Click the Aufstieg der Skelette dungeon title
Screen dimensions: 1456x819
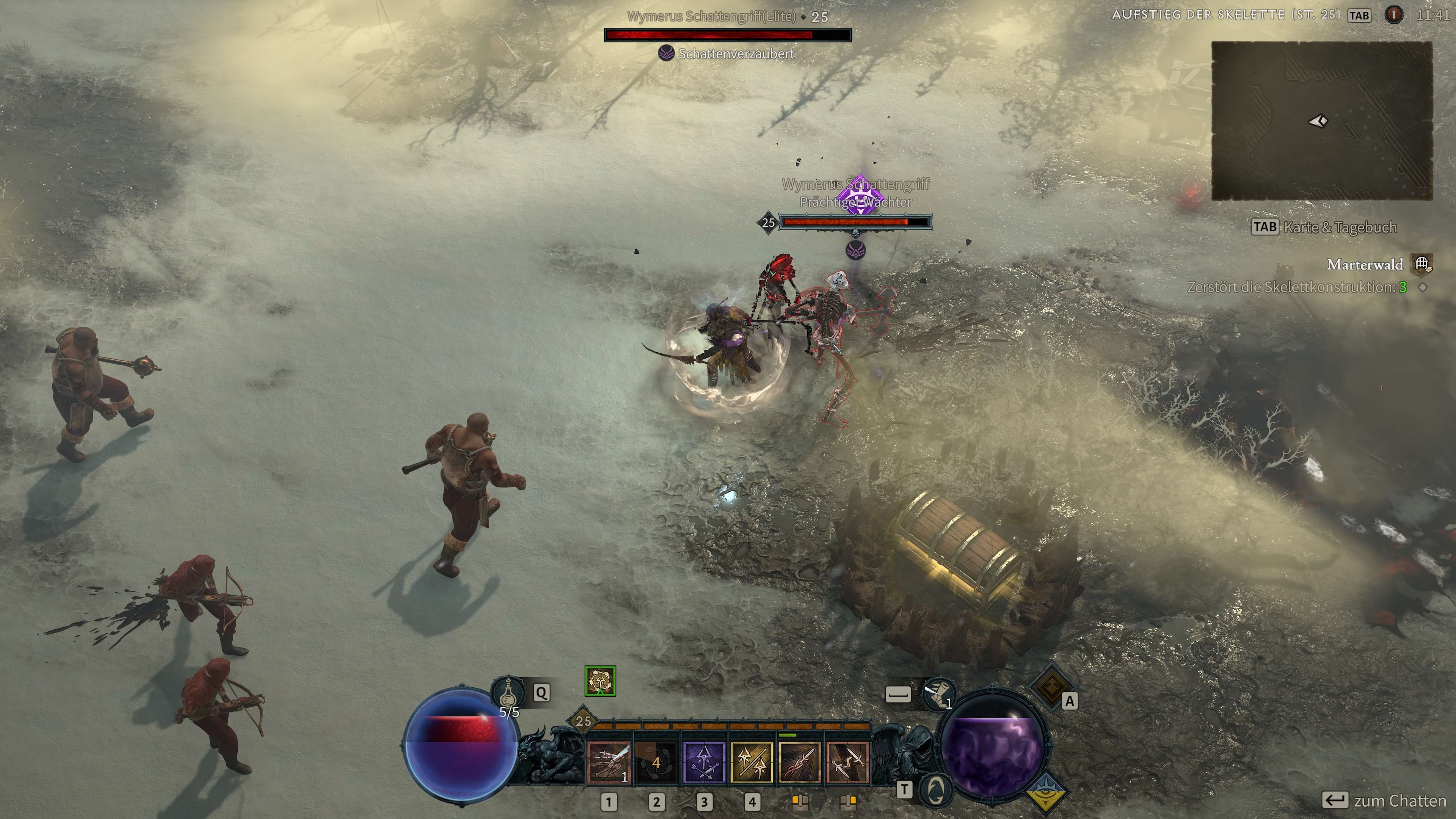[x=1226, y=15]
